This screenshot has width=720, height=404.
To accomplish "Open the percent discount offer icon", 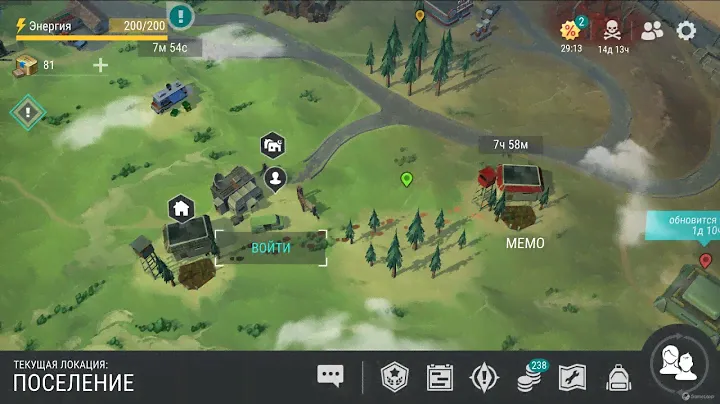I will pos(571,29).
